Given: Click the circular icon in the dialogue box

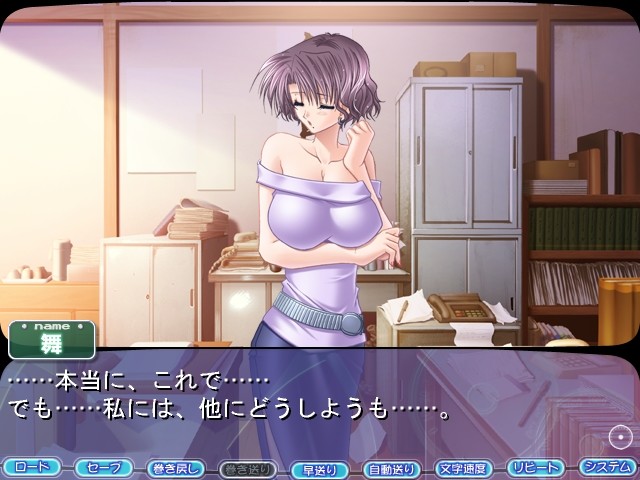Looking at the screenshot, I should (x=619, y=436).
